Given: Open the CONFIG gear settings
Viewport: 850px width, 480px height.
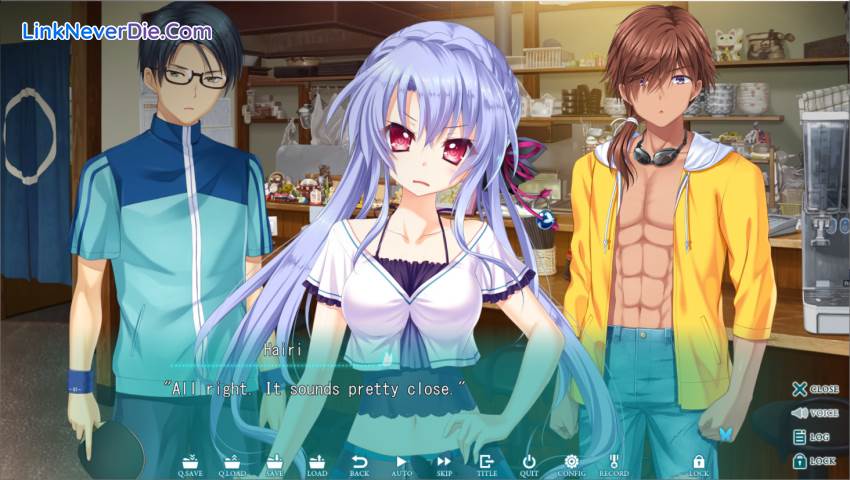Looking at the screenshot, I should tap(571, 464).
